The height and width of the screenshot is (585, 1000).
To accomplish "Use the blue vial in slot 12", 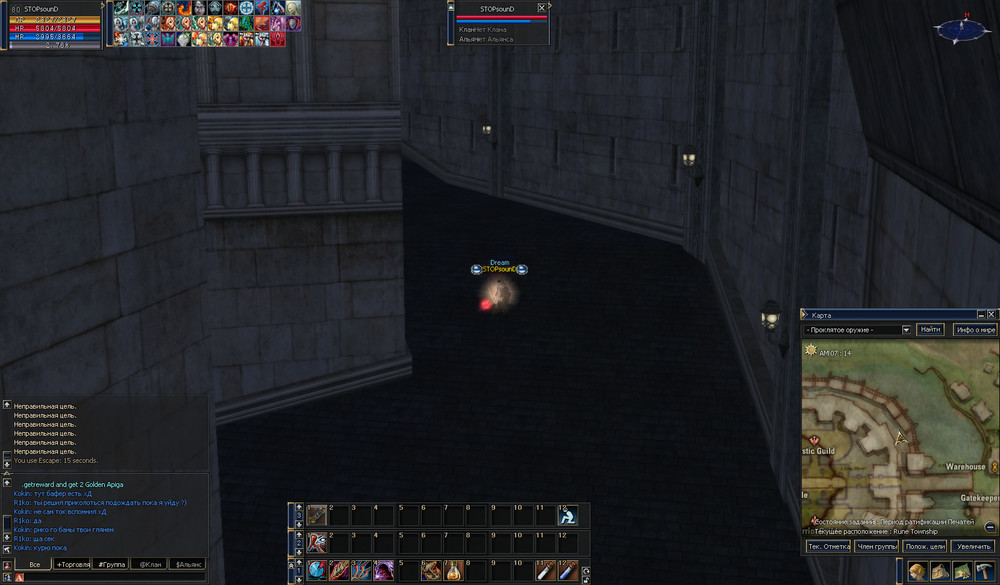I will click(x=568, y=570).
